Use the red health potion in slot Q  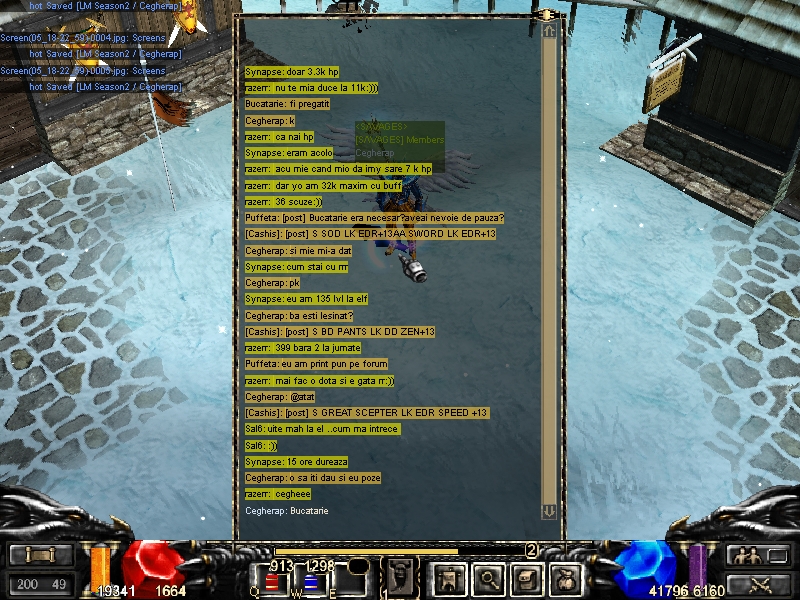pyautogui.click(x=272, y=584)
